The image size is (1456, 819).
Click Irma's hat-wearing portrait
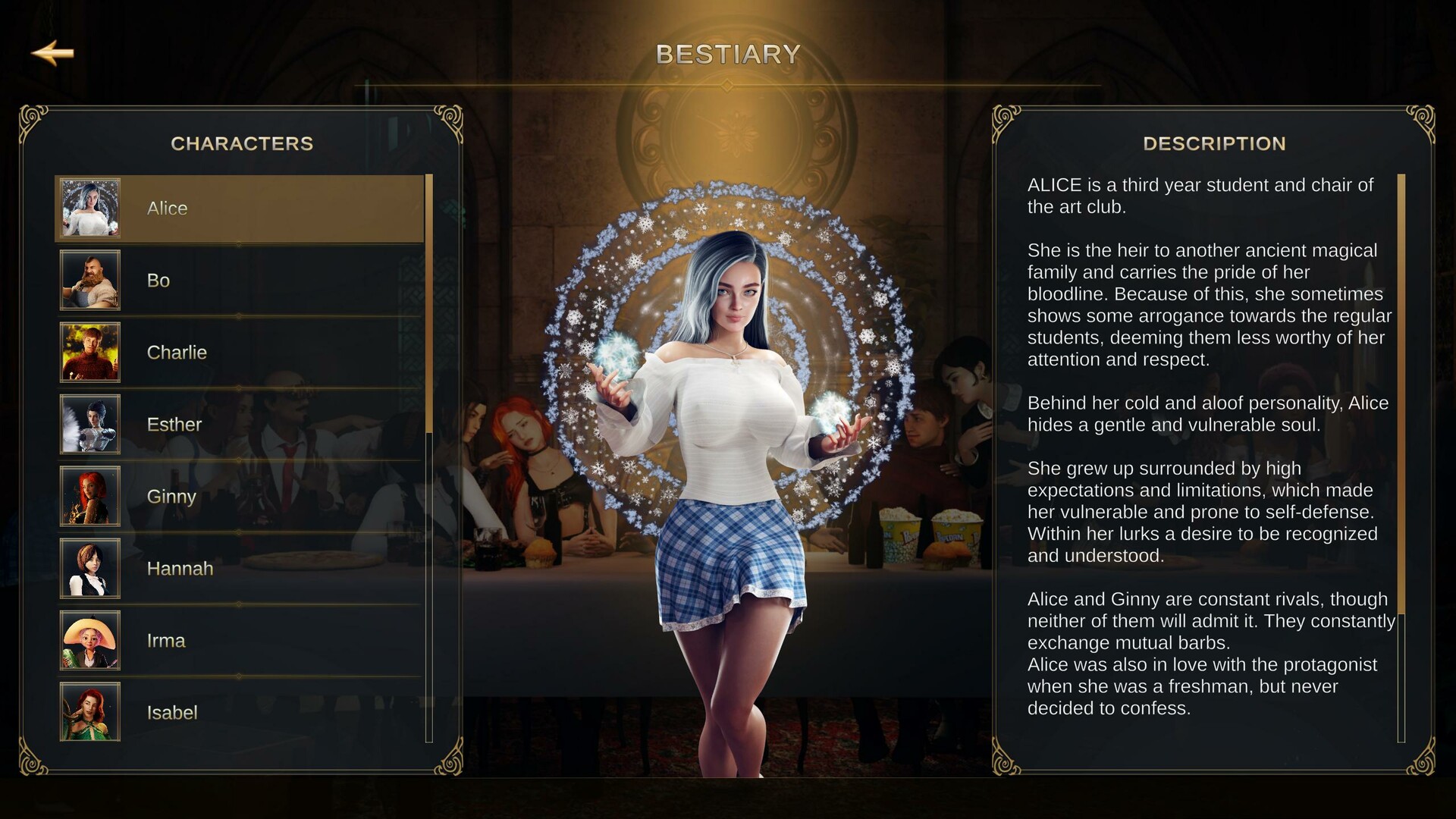click(x=89, y=640)
